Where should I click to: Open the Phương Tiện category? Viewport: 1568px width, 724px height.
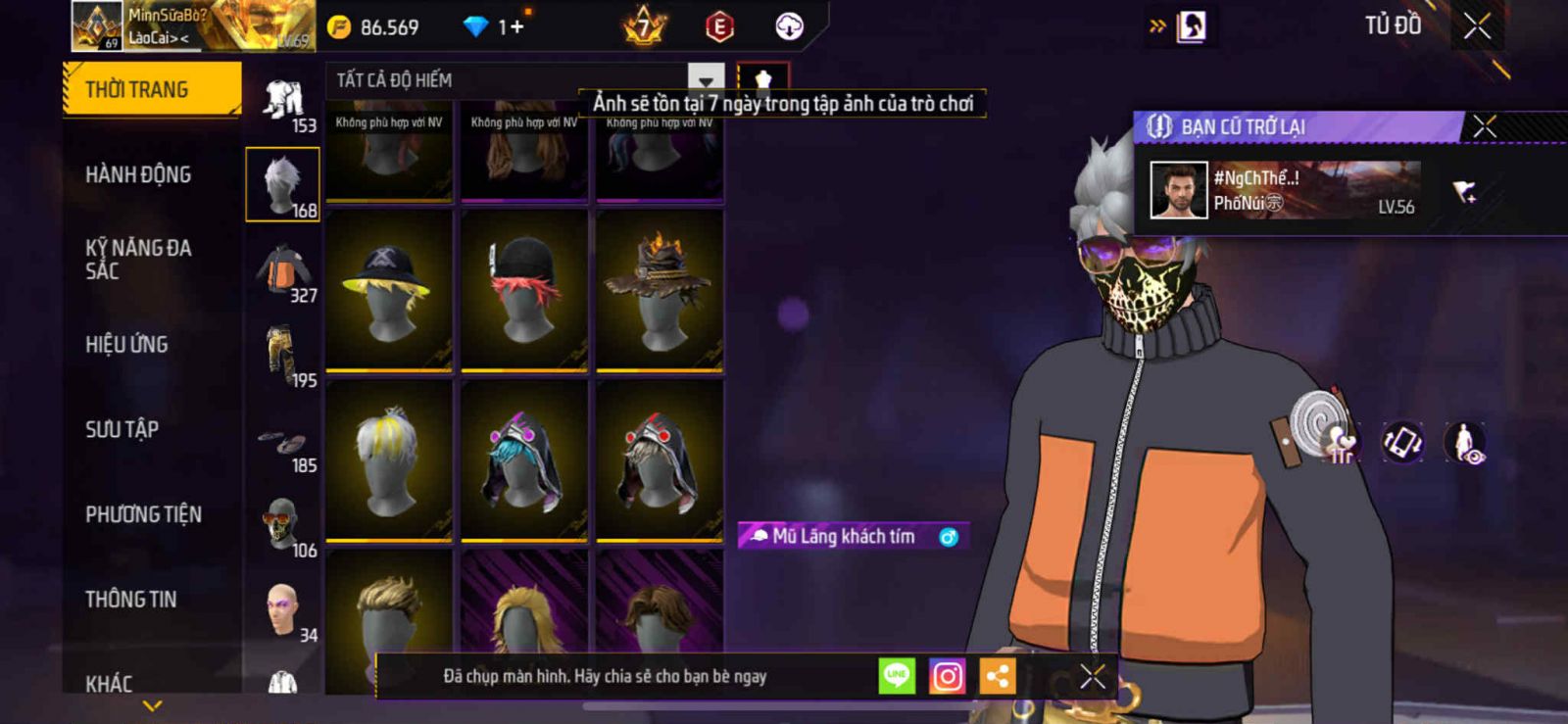(143, 514)
